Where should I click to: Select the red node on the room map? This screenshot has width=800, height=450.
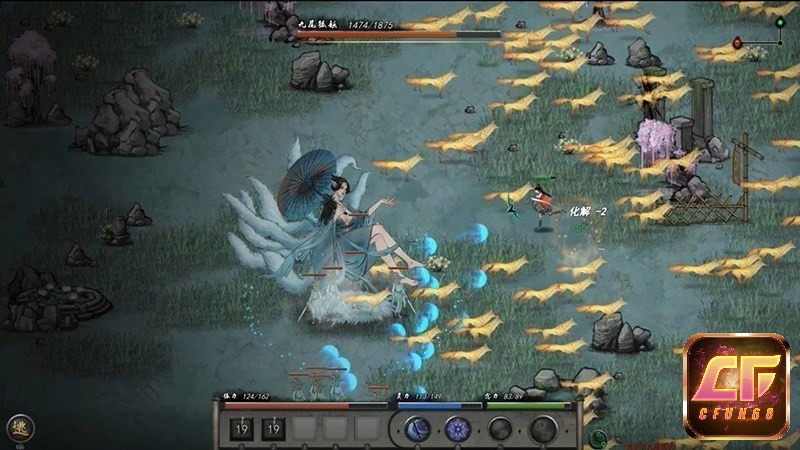738,43
